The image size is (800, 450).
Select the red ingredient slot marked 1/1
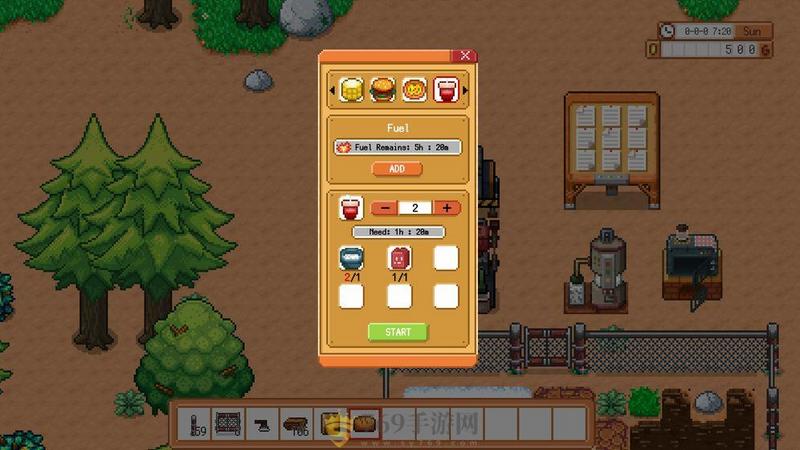pos(398,258)
